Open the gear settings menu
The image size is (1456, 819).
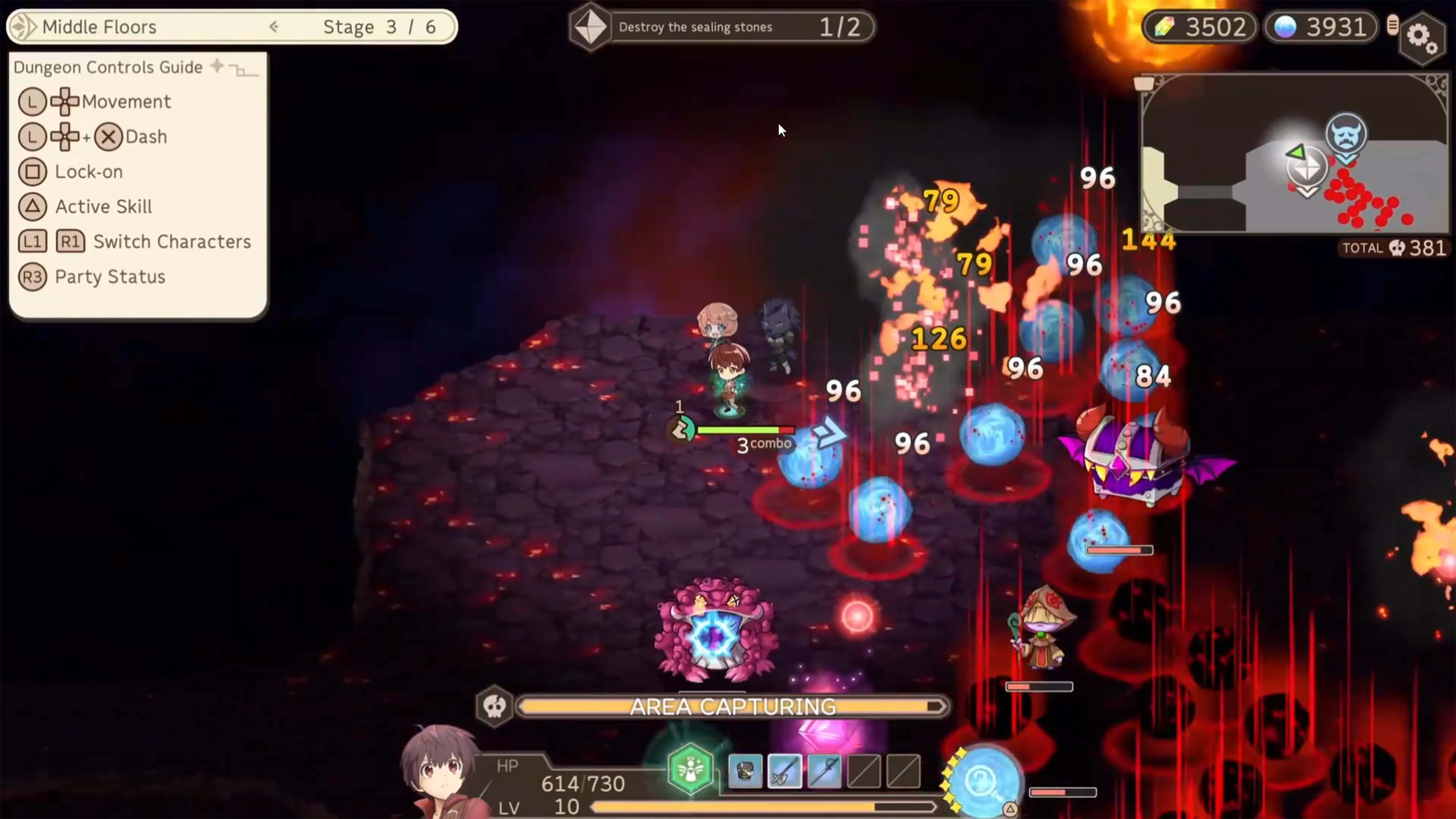click(1421, 38)
